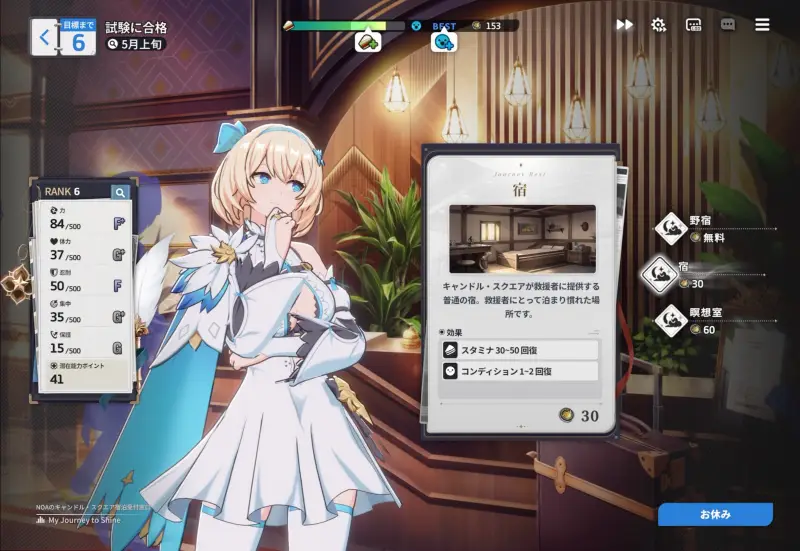Click the stamina food recovery icon

pyautogui.click(x=367, y=42)
